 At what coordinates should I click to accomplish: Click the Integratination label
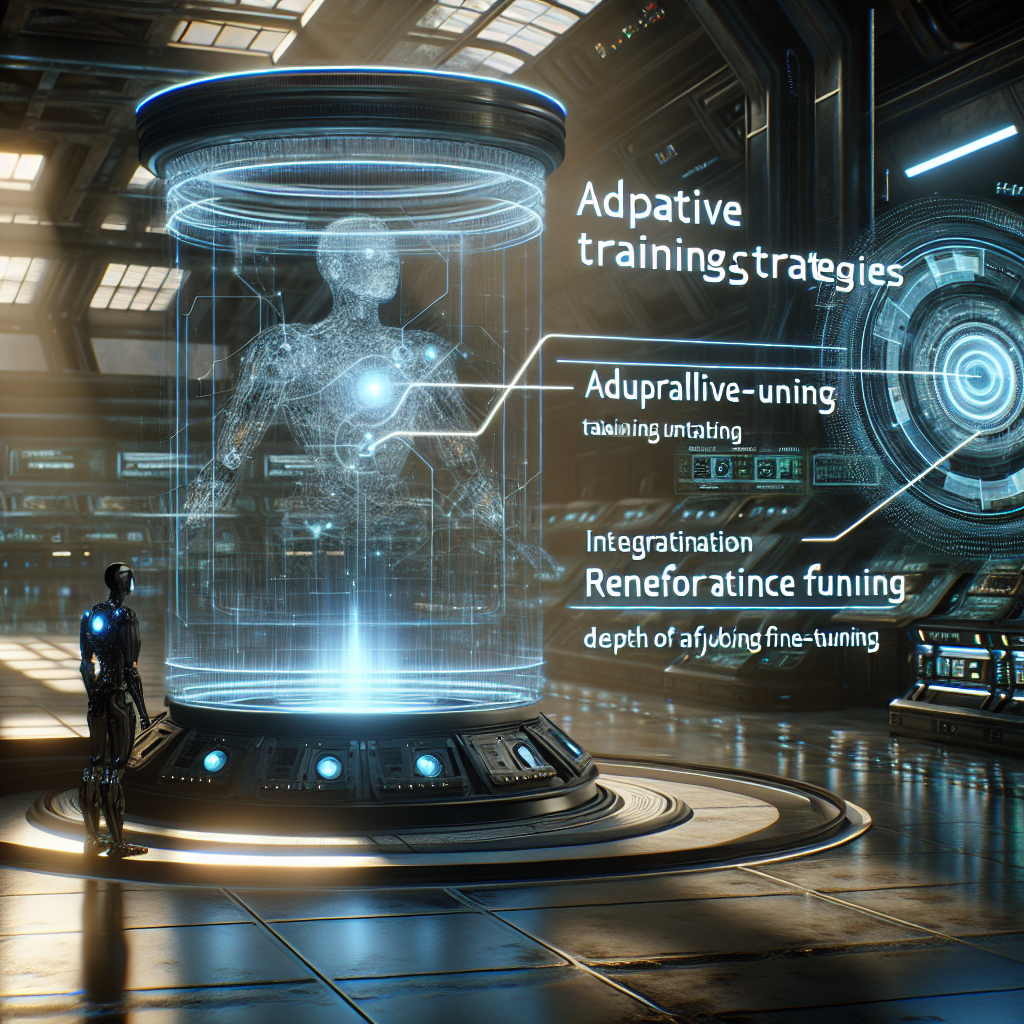669,543
